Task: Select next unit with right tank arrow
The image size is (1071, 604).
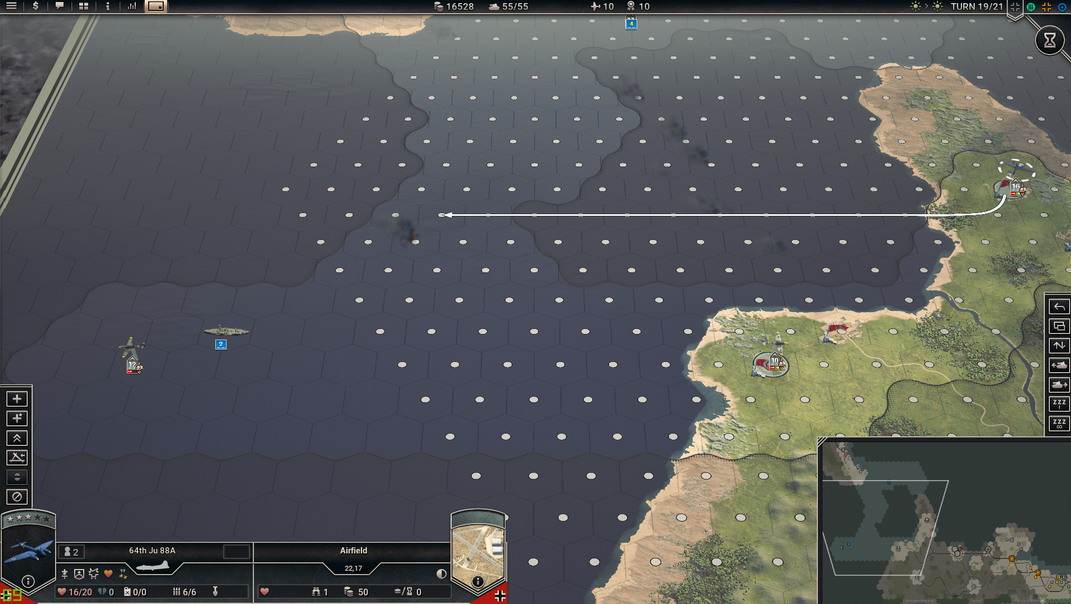Action: coord(1059,385)
